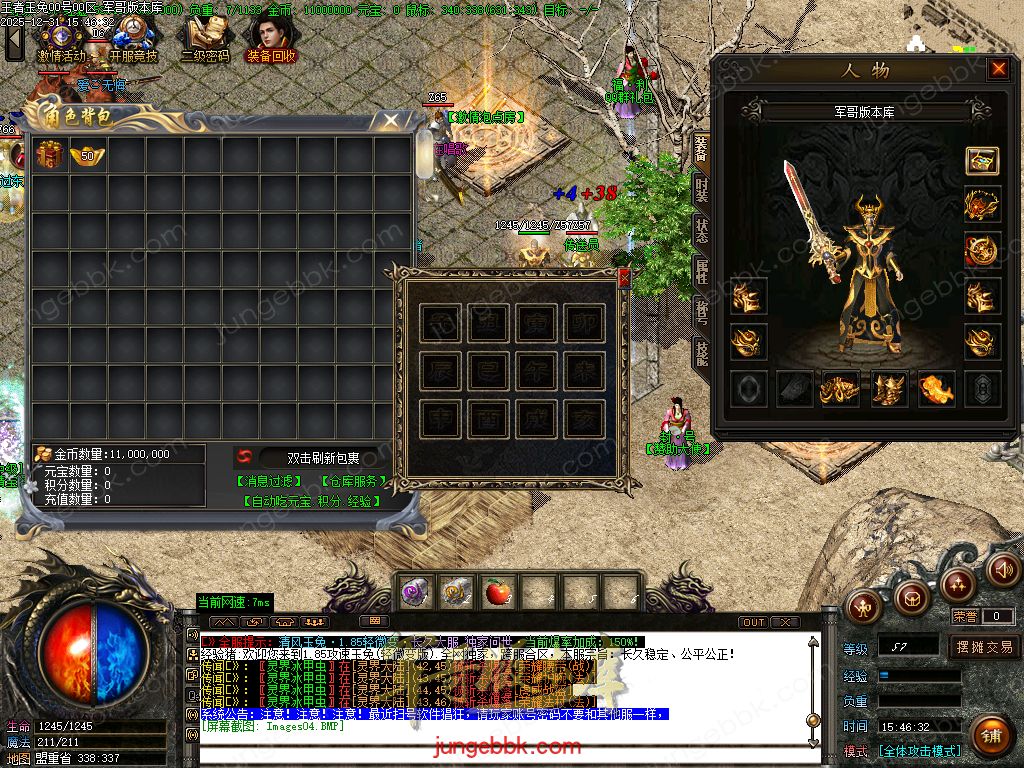Open the 开服竞技 competition icon

pos(133,40)
